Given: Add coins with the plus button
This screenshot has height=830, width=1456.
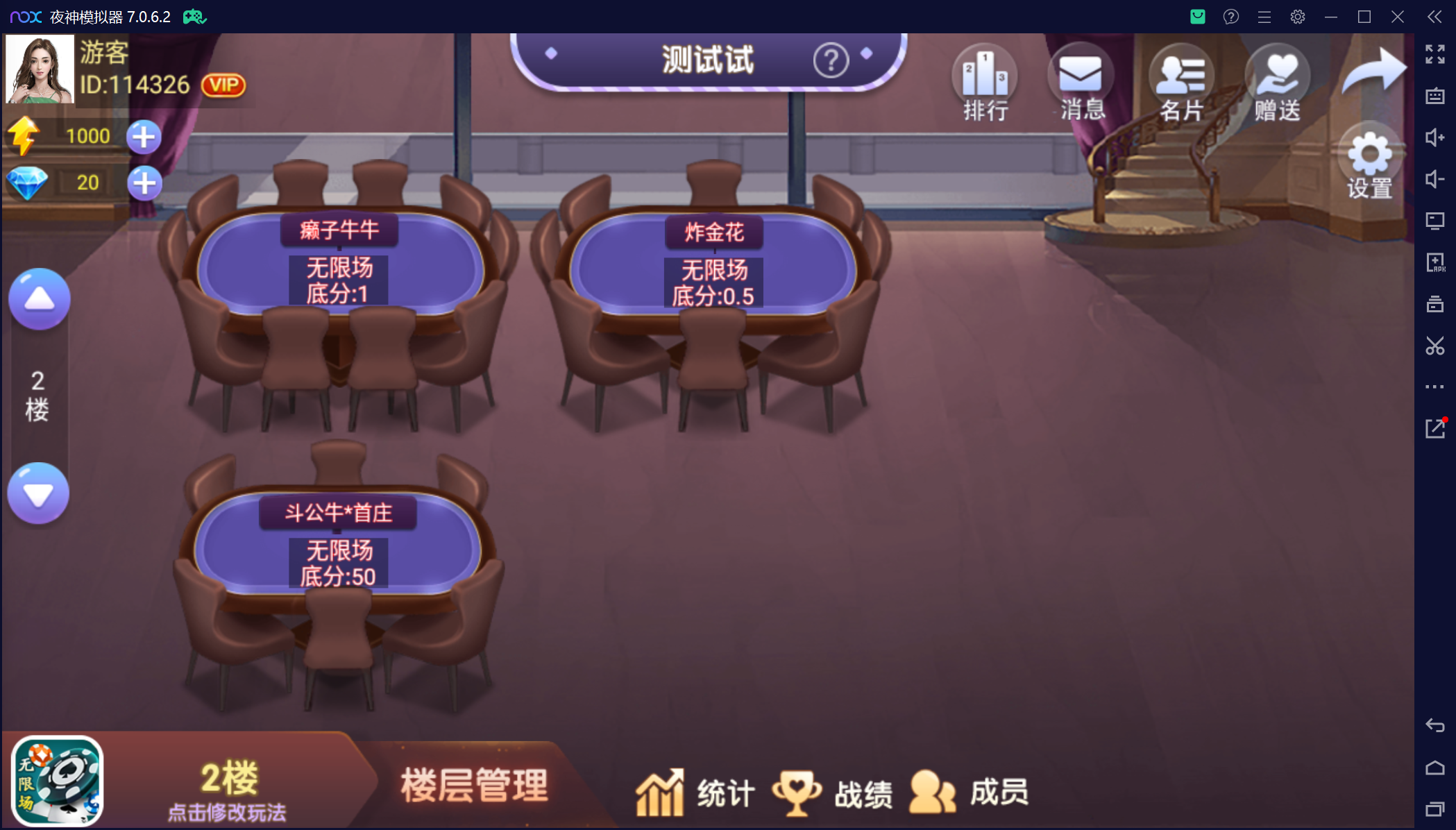Looking at the screenshot, I should [142, 137].
